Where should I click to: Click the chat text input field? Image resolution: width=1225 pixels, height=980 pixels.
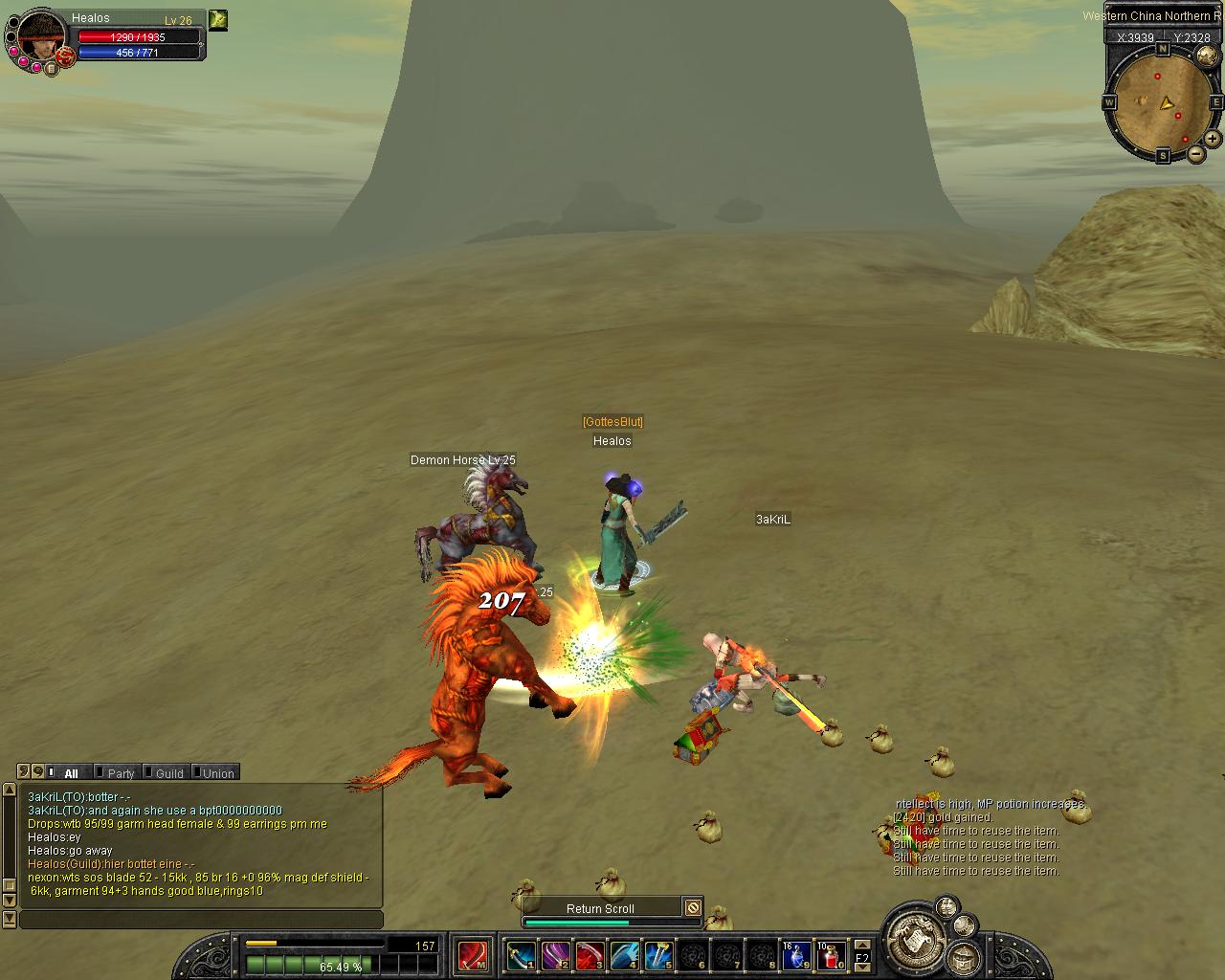coord(201,920)
